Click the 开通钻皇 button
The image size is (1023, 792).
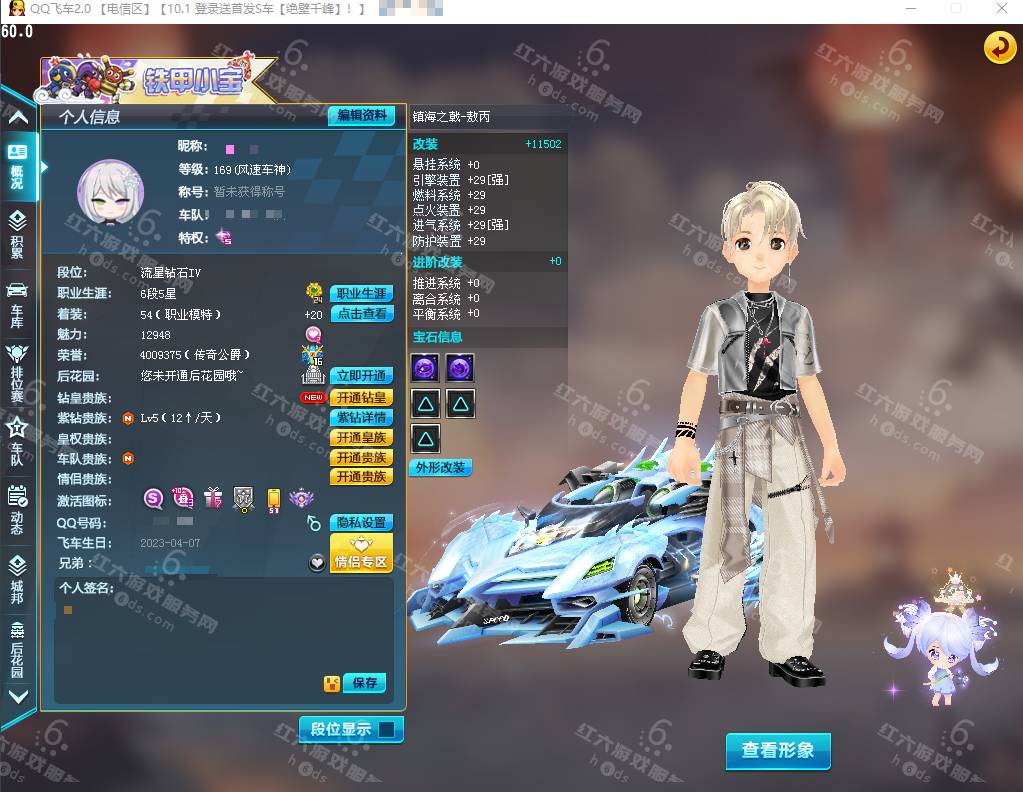point(361,398)
